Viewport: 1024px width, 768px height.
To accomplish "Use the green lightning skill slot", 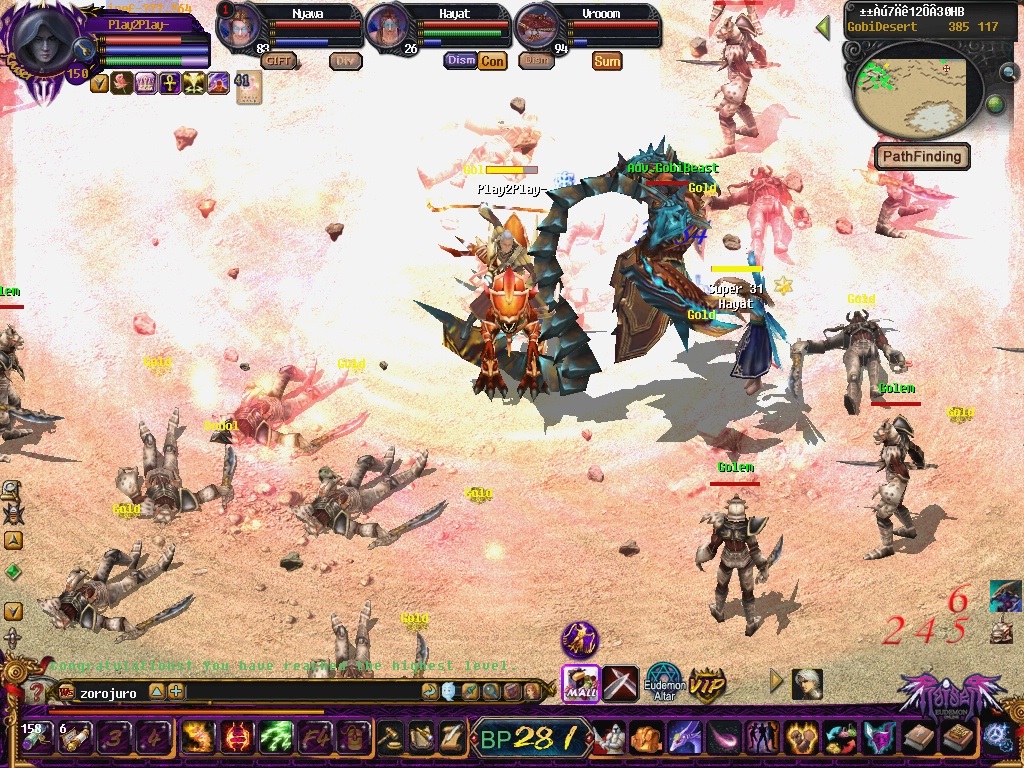I will tap(276, 738).
